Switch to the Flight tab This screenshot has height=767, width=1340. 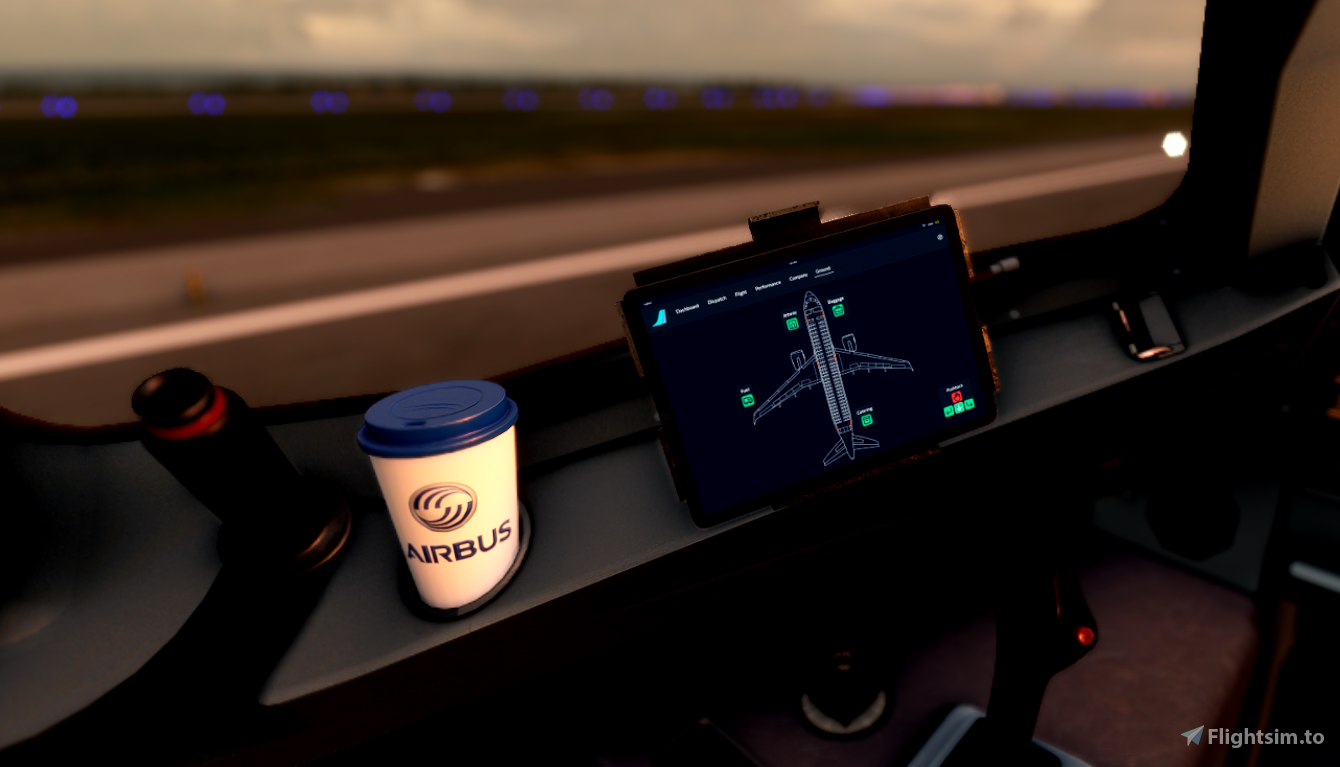tap(741, 292)
